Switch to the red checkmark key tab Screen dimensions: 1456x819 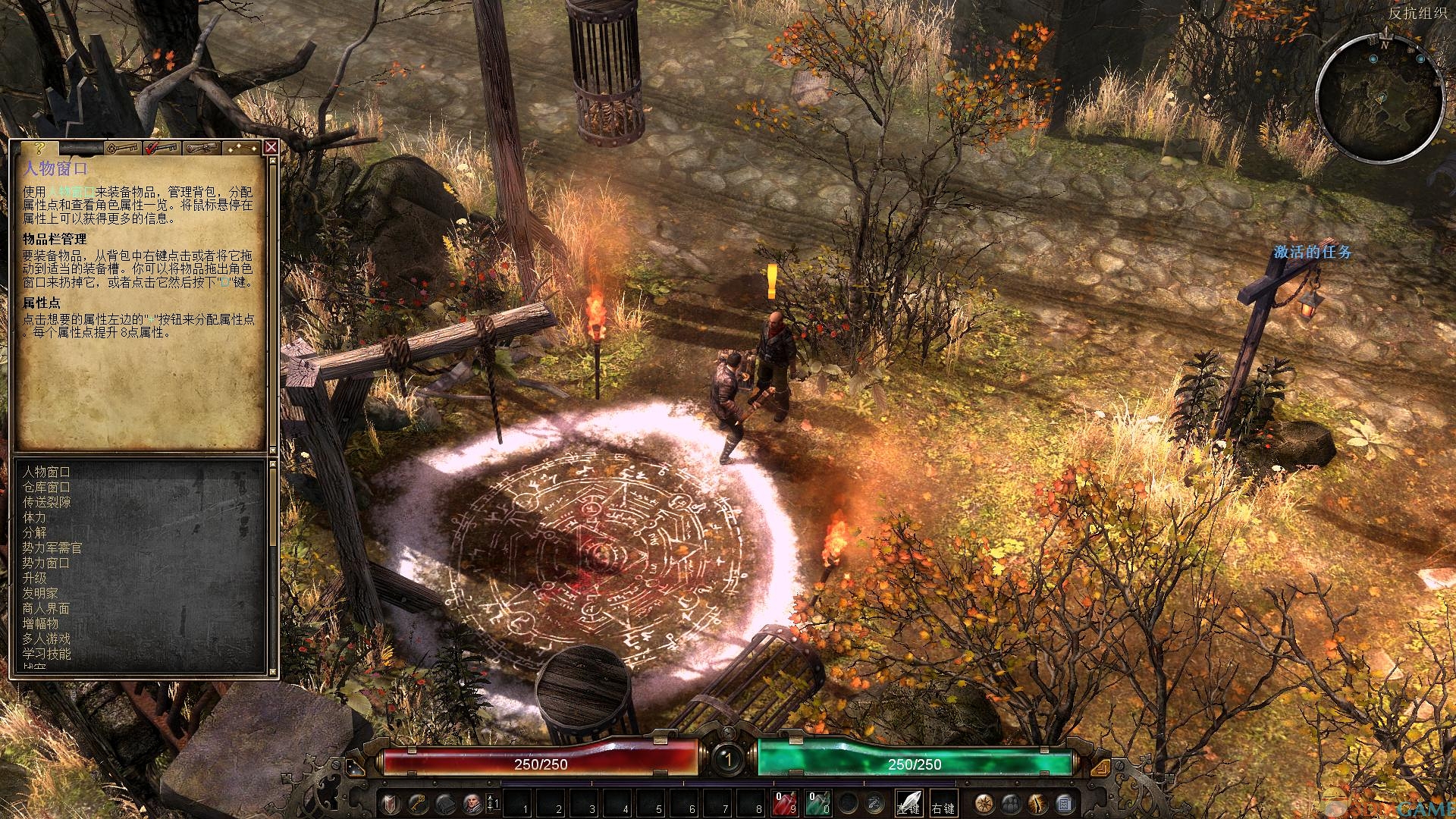point(161,147)
